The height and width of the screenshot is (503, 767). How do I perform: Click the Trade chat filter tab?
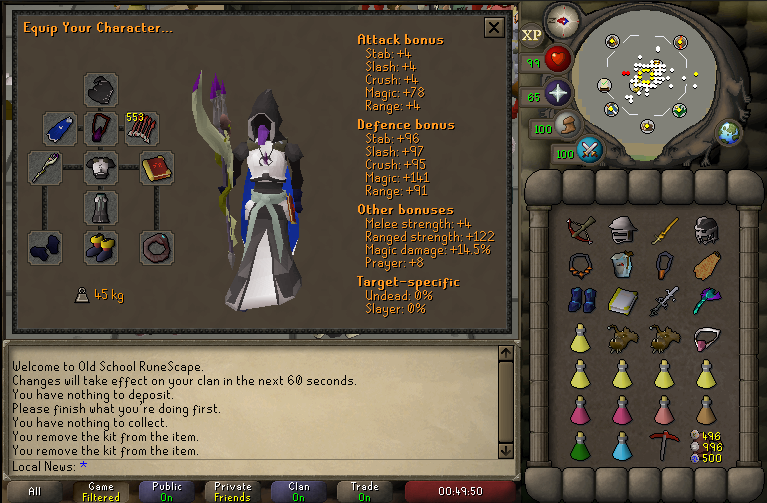(x=364, y=491)
